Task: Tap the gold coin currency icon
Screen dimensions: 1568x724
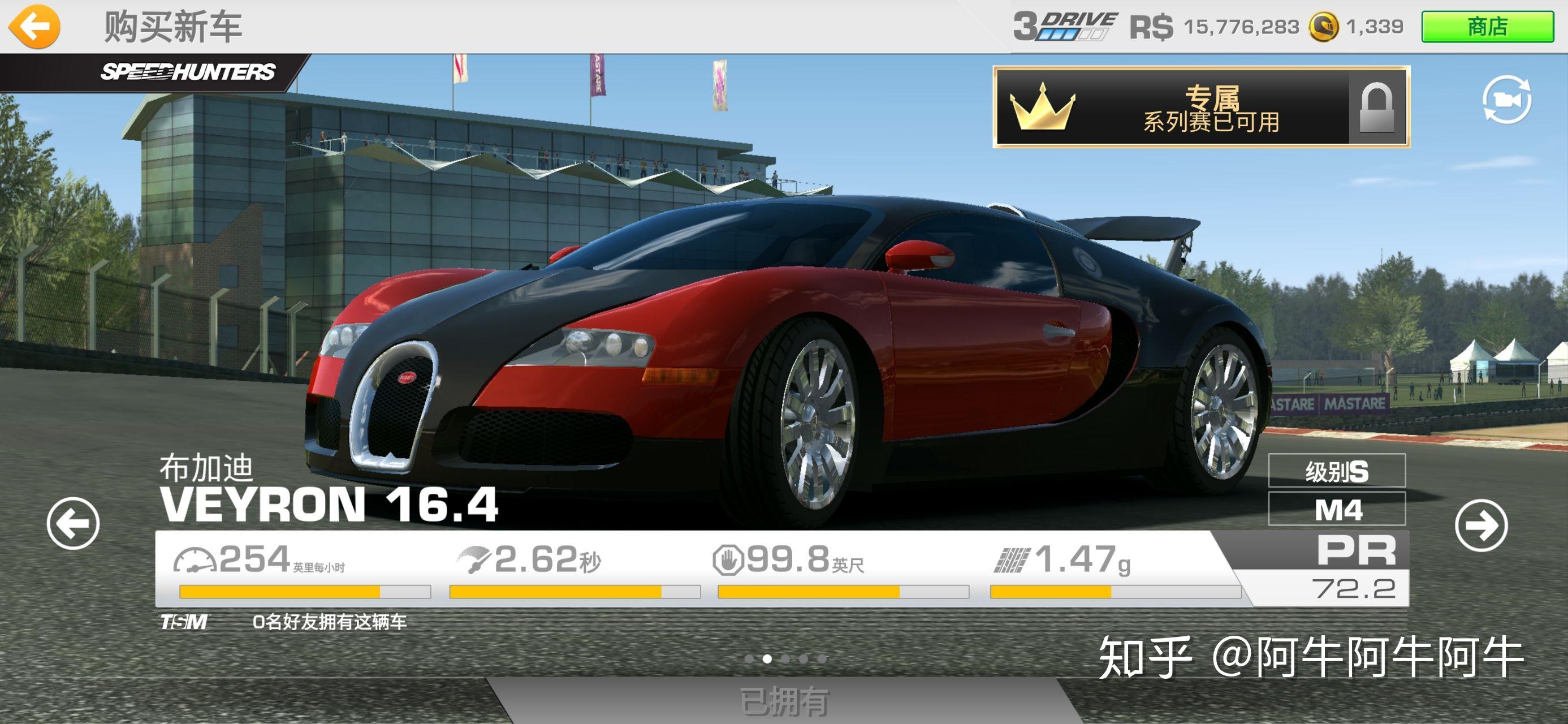Action: pyautogui.click(x=1323, y=27)
